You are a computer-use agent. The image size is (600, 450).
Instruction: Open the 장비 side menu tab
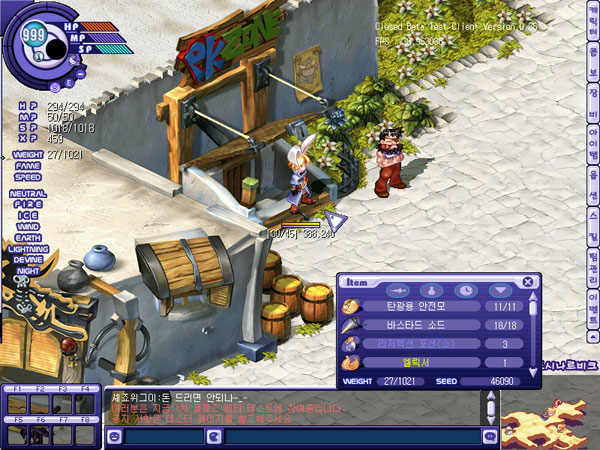[x=592, y=104]
